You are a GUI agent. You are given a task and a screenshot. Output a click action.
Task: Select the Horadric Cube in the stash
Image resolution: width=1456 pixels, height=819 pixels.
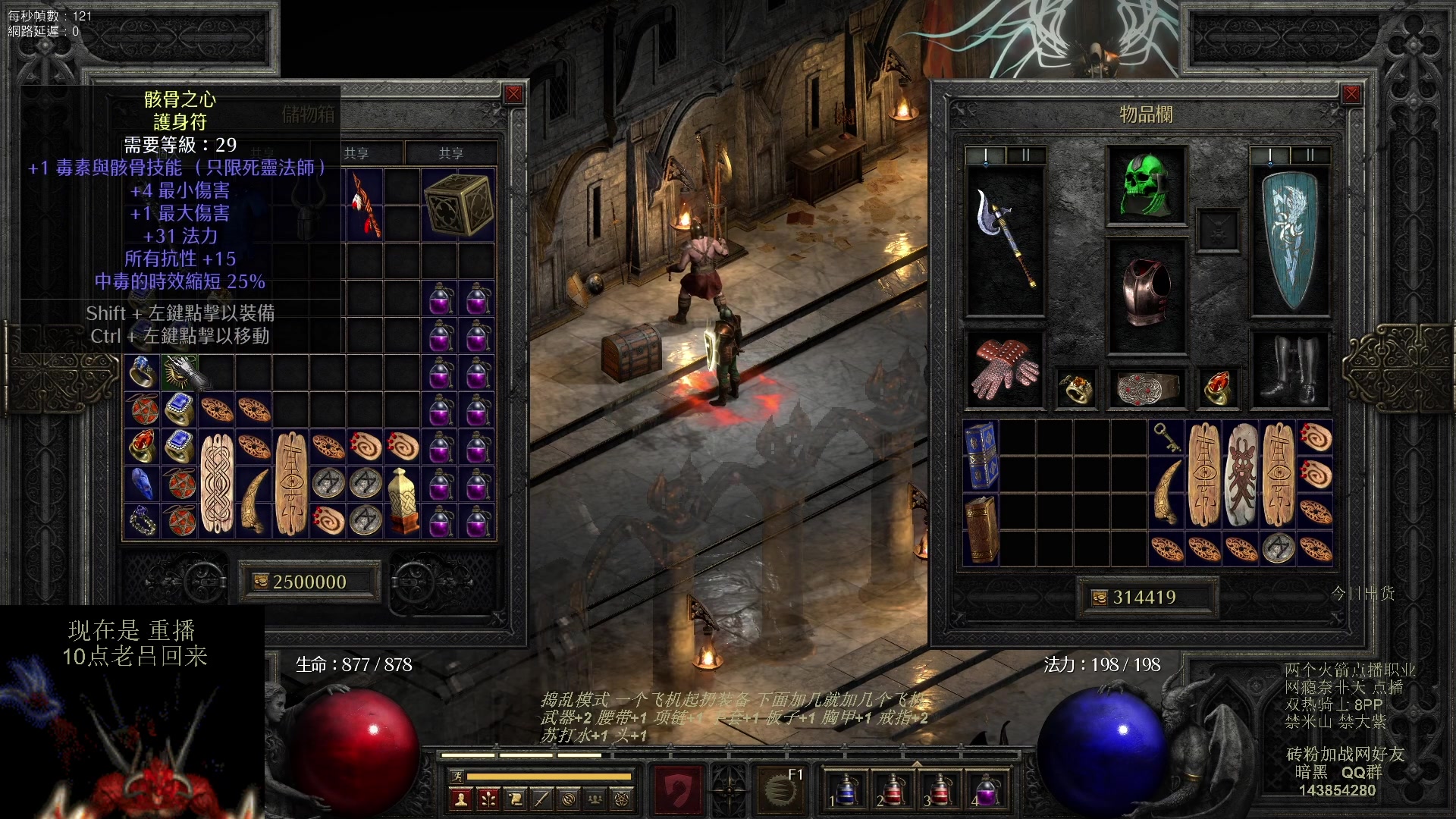coord(458,205)
